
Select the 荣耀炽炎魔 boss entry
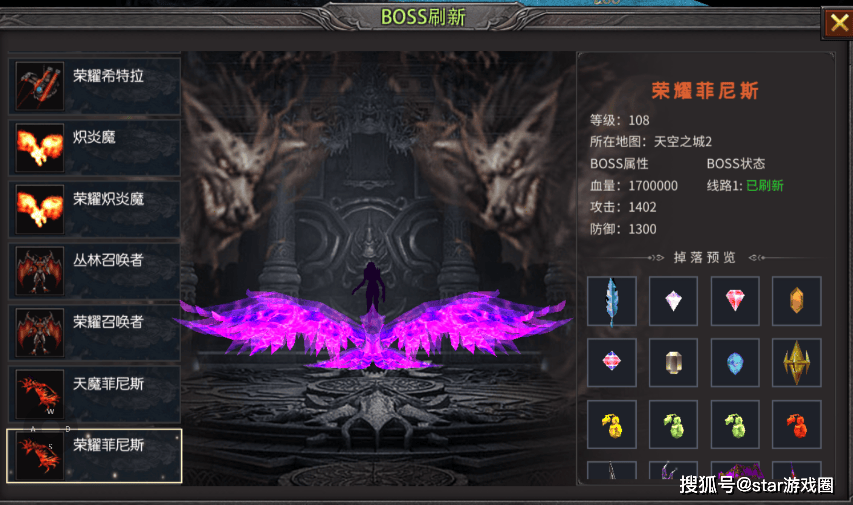click(x=95, y=209)
